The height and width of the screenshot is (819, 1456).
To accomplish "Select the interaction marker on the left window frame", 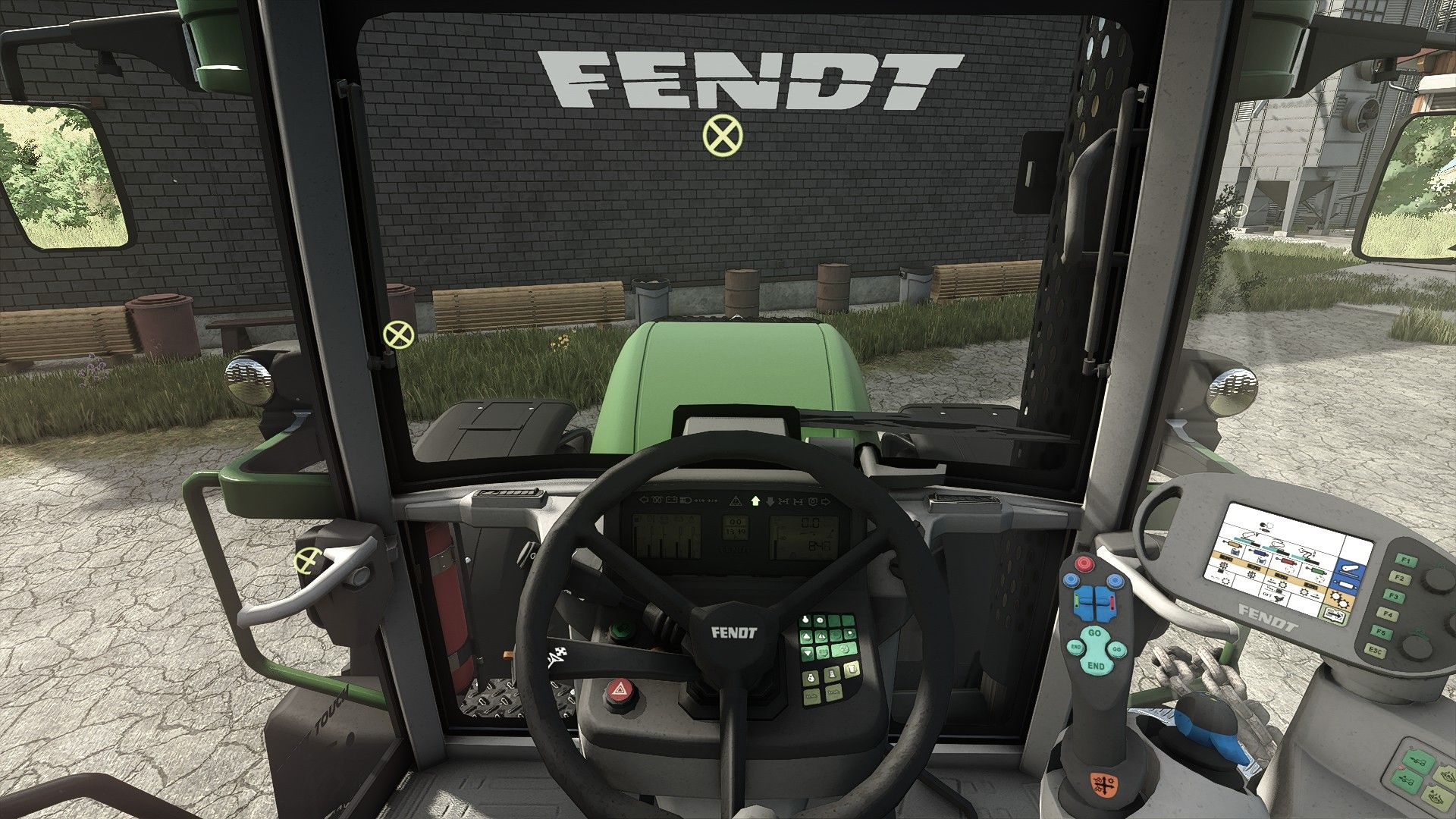I will coord(397,334).
